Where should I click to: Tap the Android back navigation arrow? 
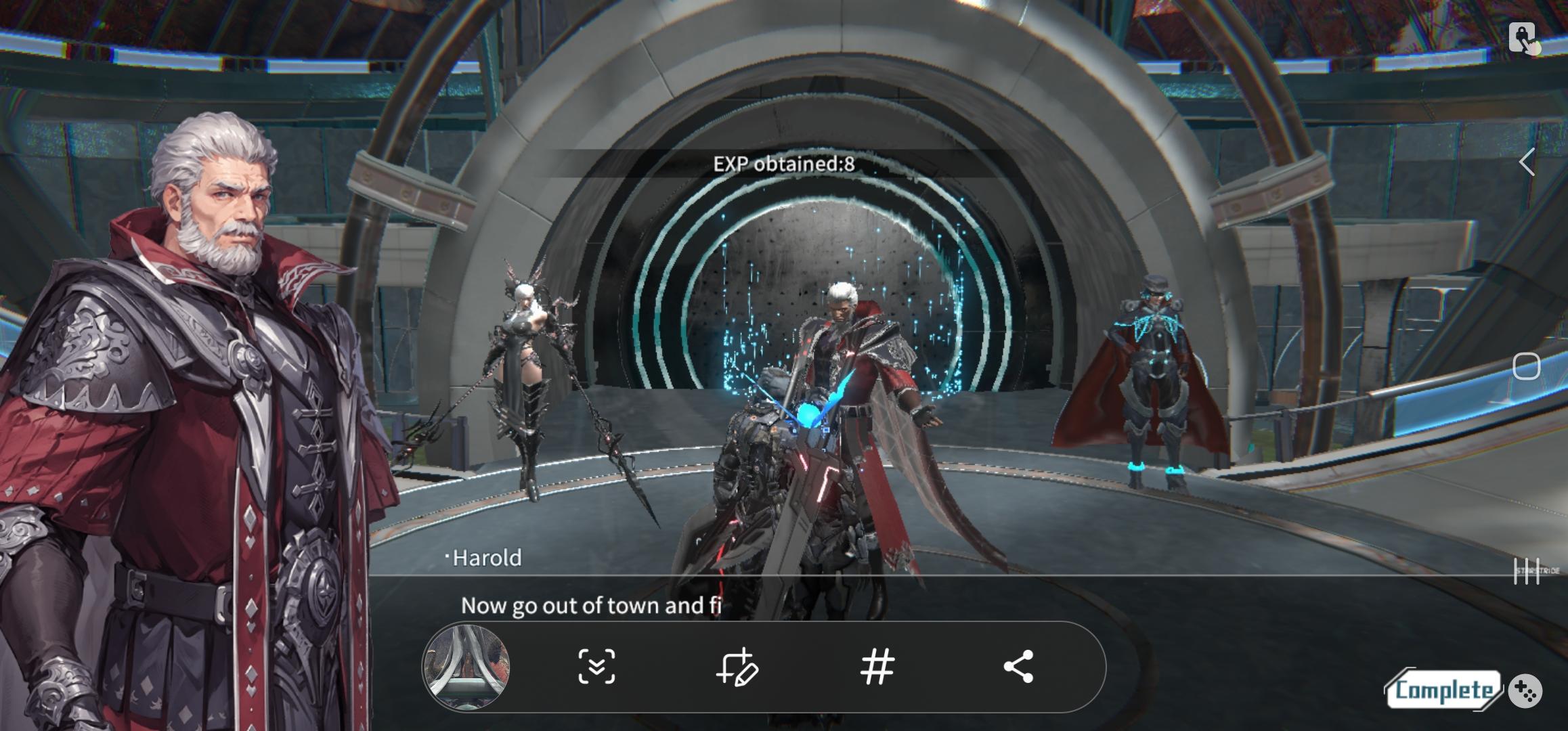pyautogui.click(x=1527, y=162)
